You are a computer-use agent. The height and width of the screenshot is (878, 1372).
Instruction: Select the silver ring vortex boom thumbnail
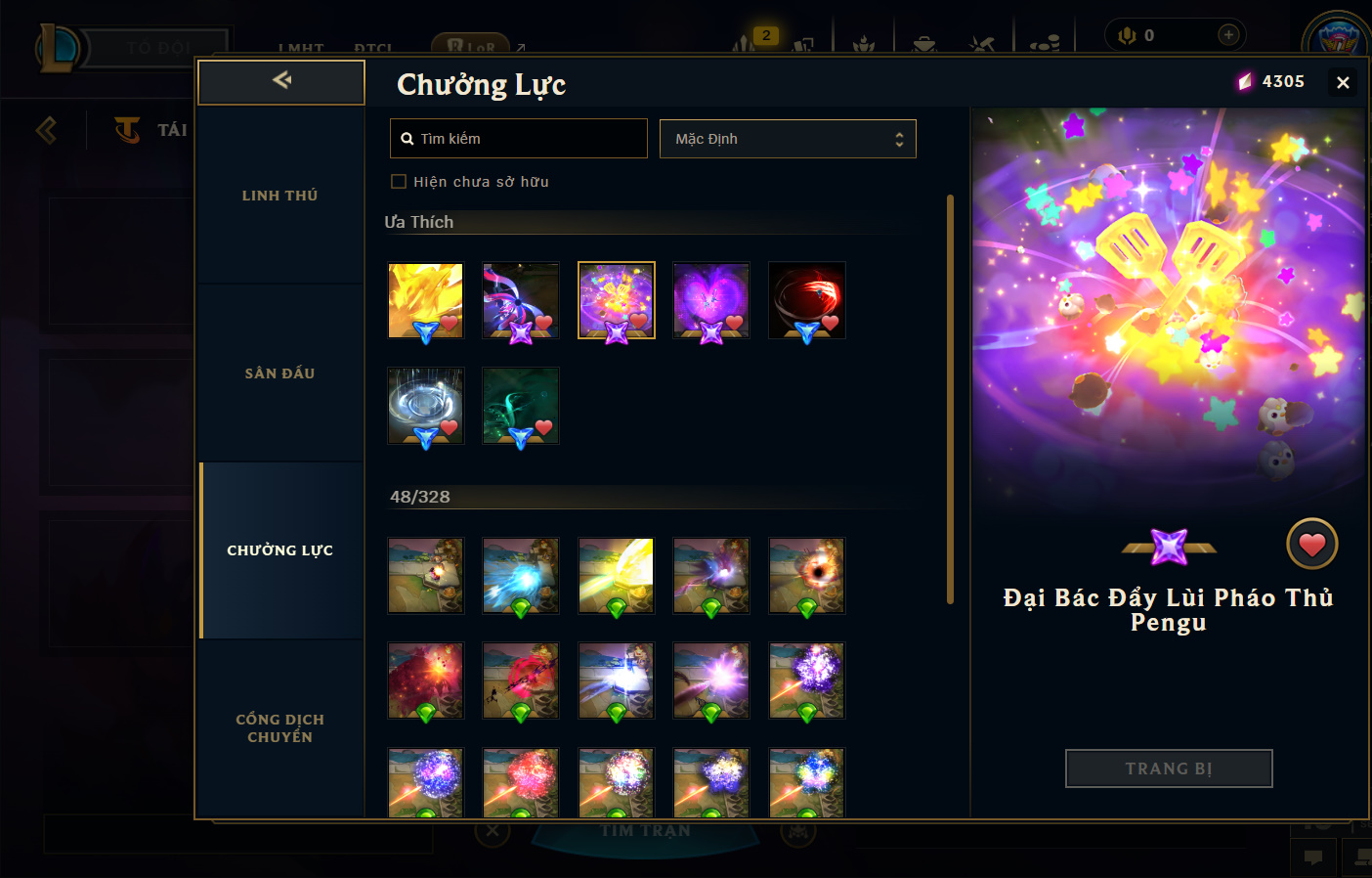pos(425,406)
